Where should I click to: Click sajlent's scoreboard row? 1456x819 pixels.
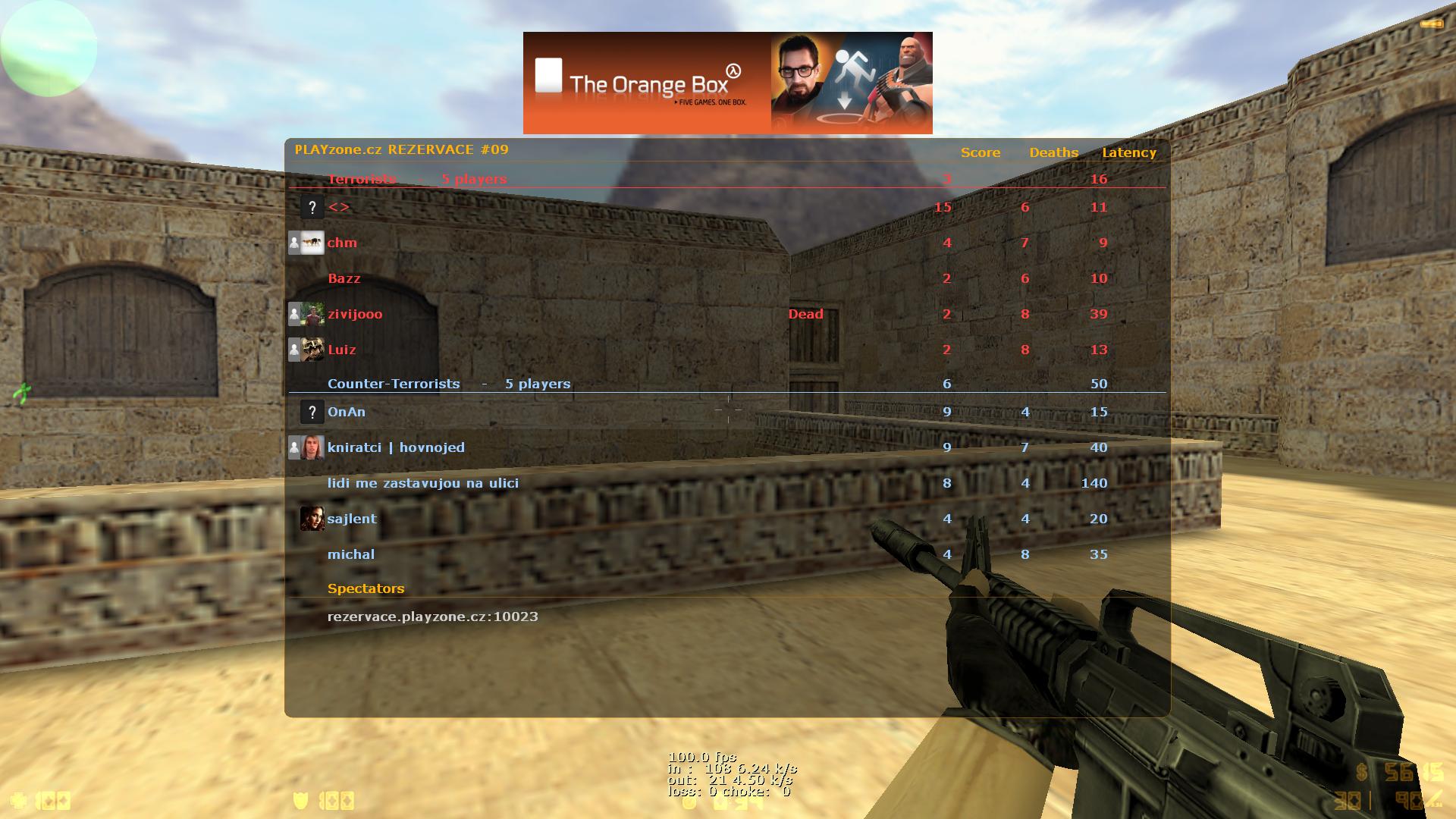click(352, 519)
